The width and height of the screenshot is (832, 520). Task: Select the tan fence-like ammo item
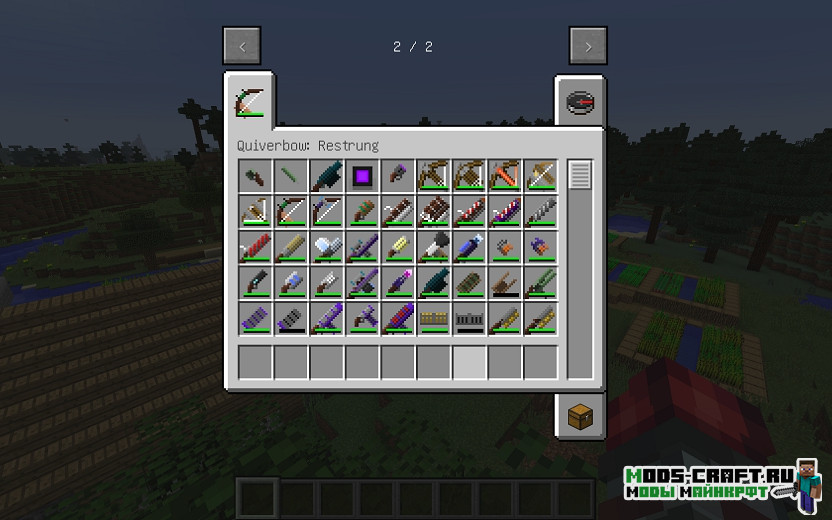(x=435, y=320)
